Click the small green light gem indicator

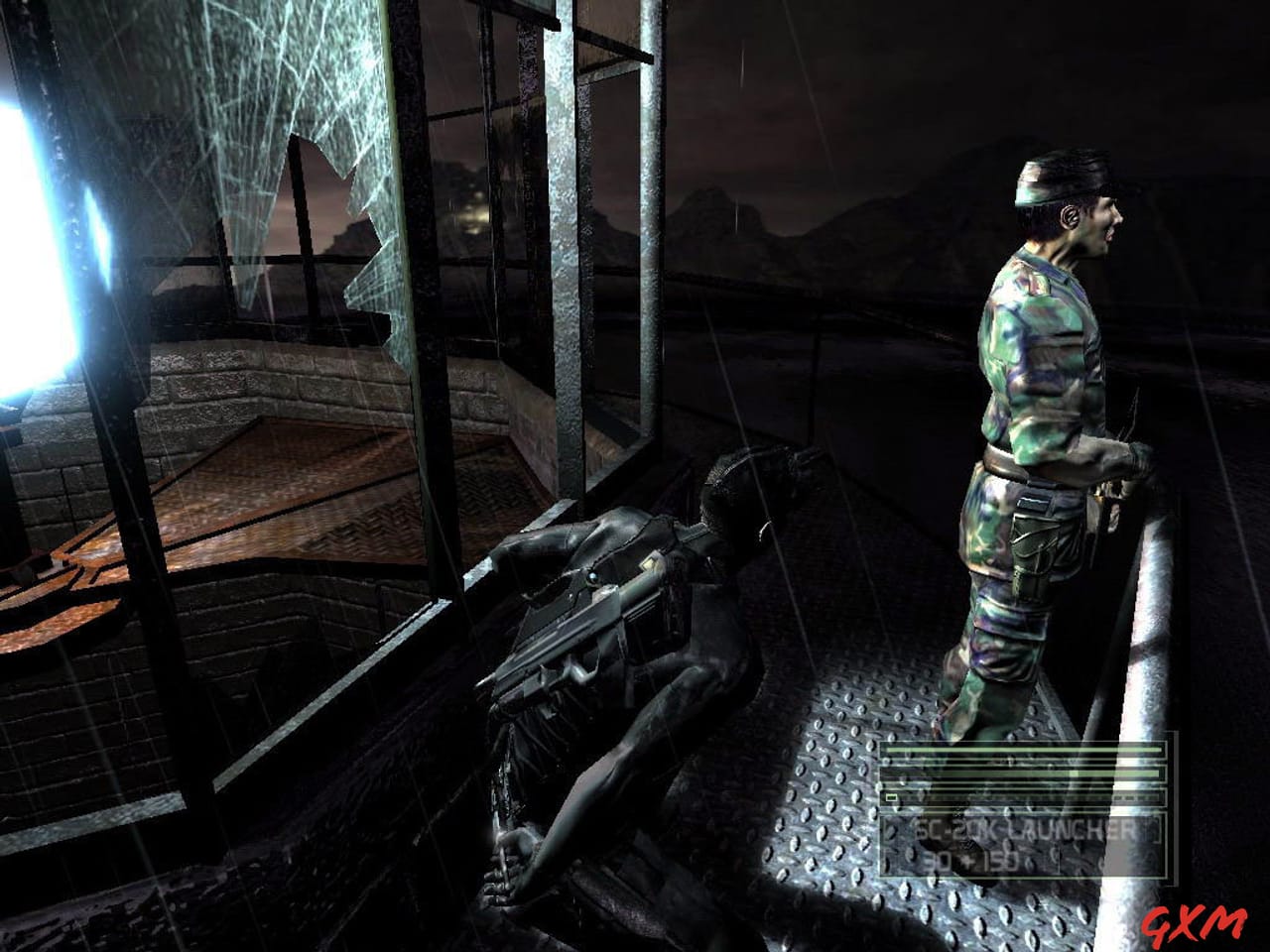tap(891, 797)
